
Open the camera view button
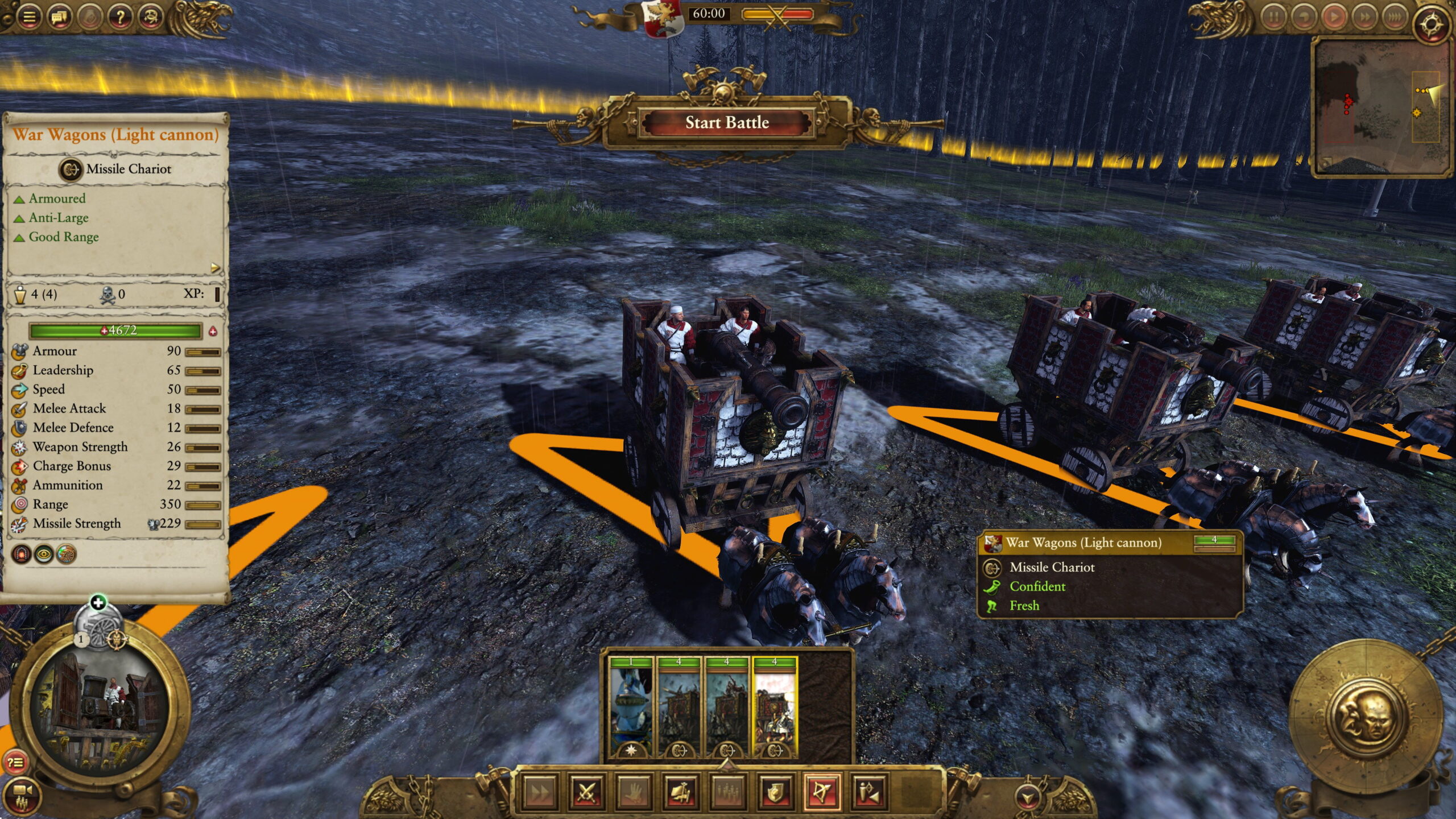(x=22, y=795)
